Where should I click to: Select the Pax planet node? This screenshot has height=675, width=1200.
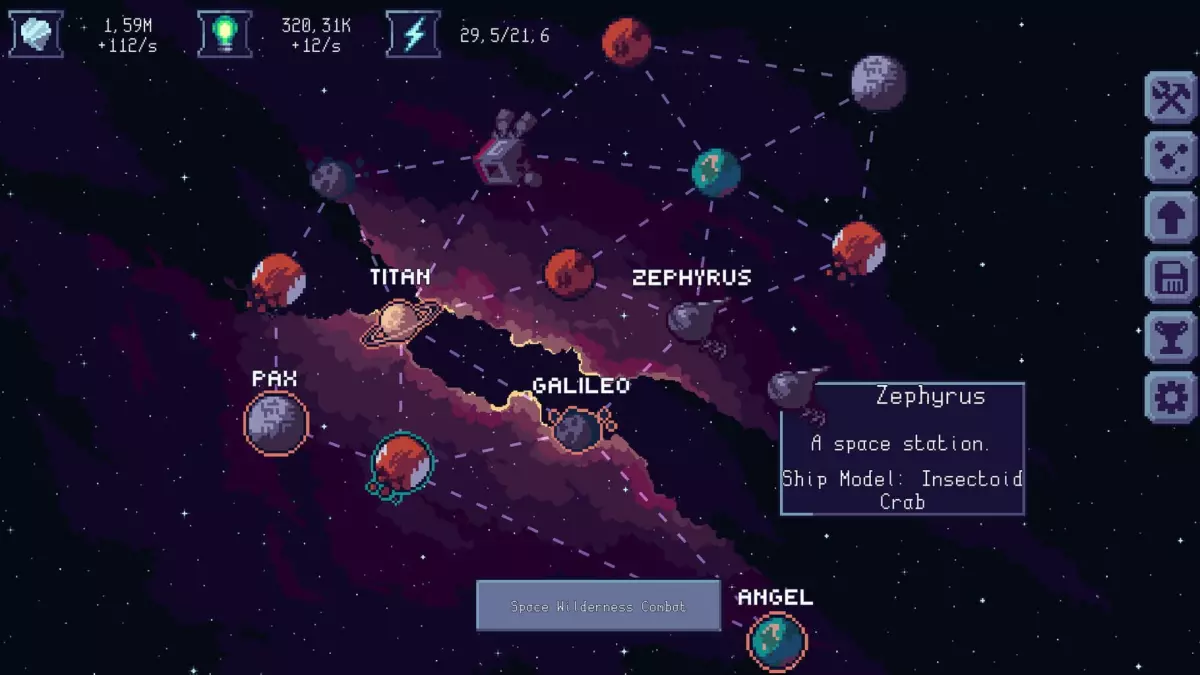(x=276, y=422)
